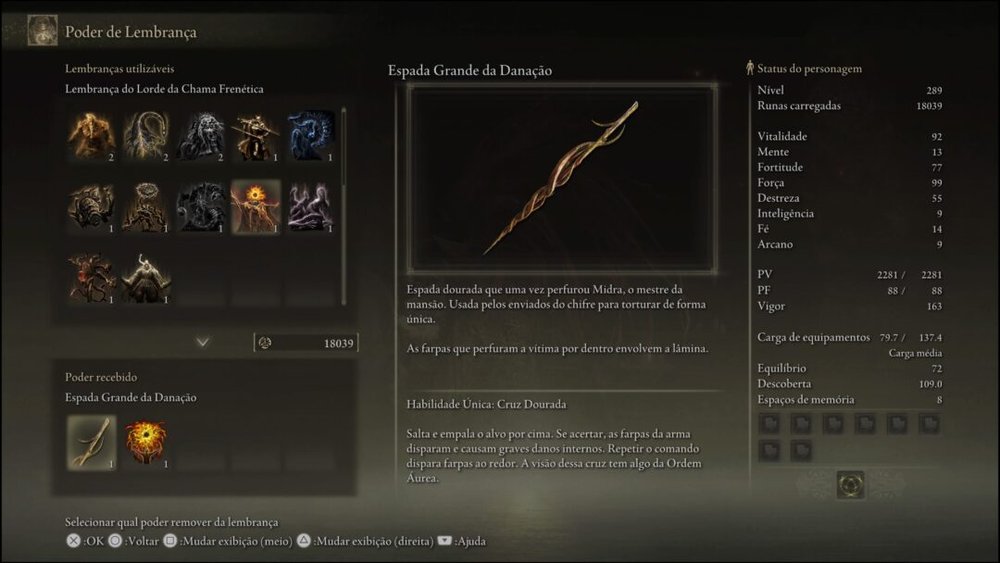
Task: Select the Espada Grande da Danação sword slot
Action: pyautogui.click(x=90, y=442)
